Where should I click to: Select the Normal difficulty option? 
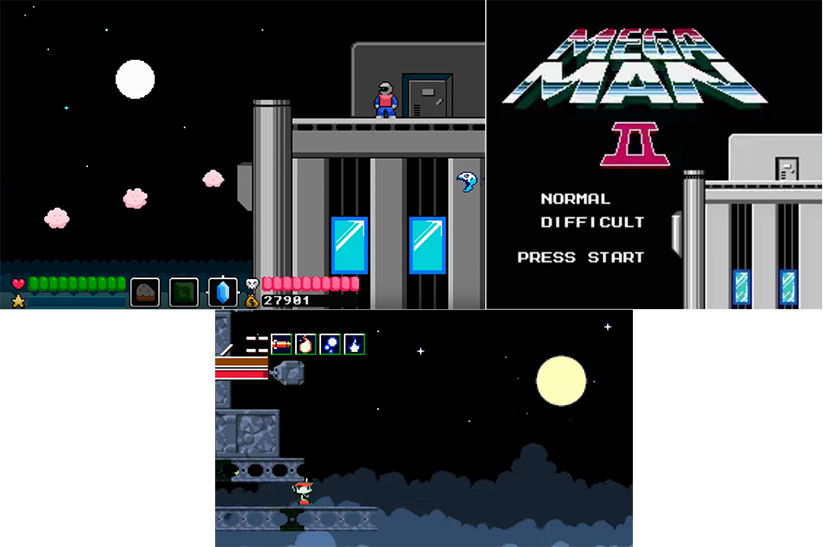coord(575,199)
